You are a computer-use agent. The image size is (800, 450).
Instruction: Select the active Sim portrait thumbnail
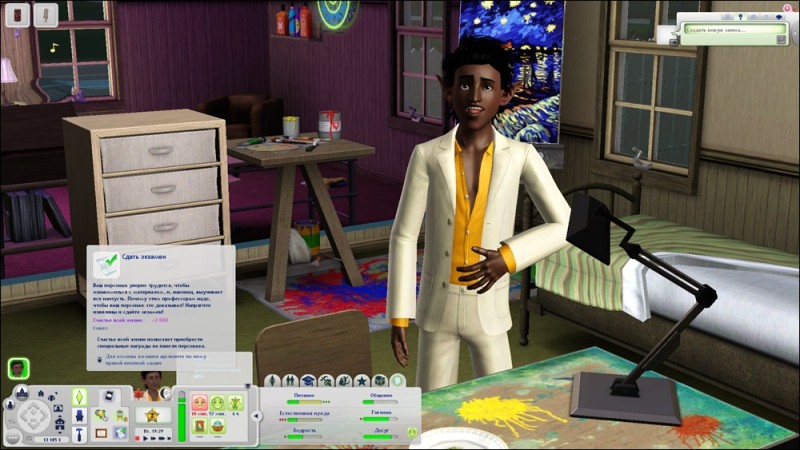coord(17,367)
